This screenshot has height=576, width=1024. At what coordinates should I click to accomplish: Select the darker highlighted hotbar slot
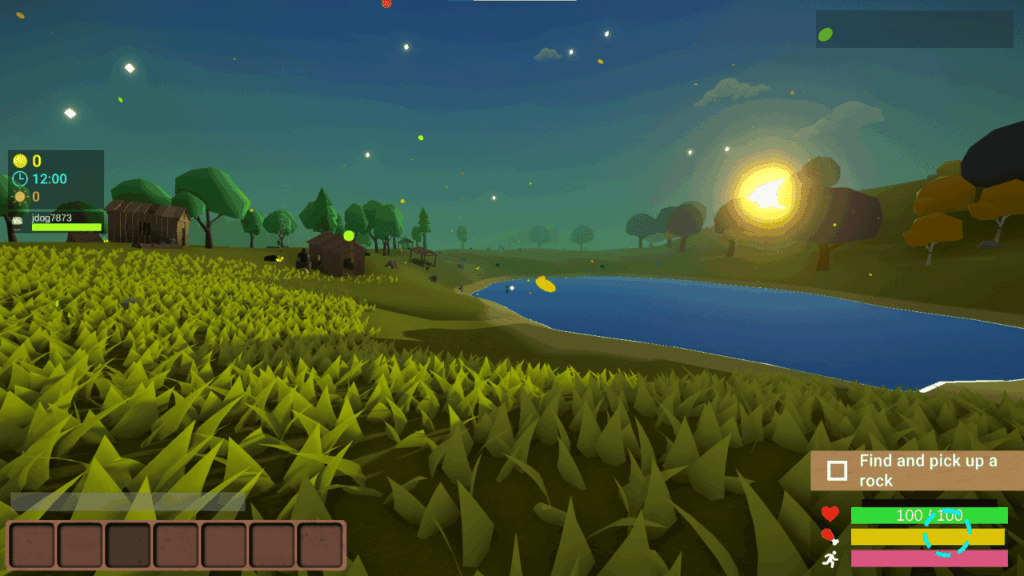tap(128, 545)
